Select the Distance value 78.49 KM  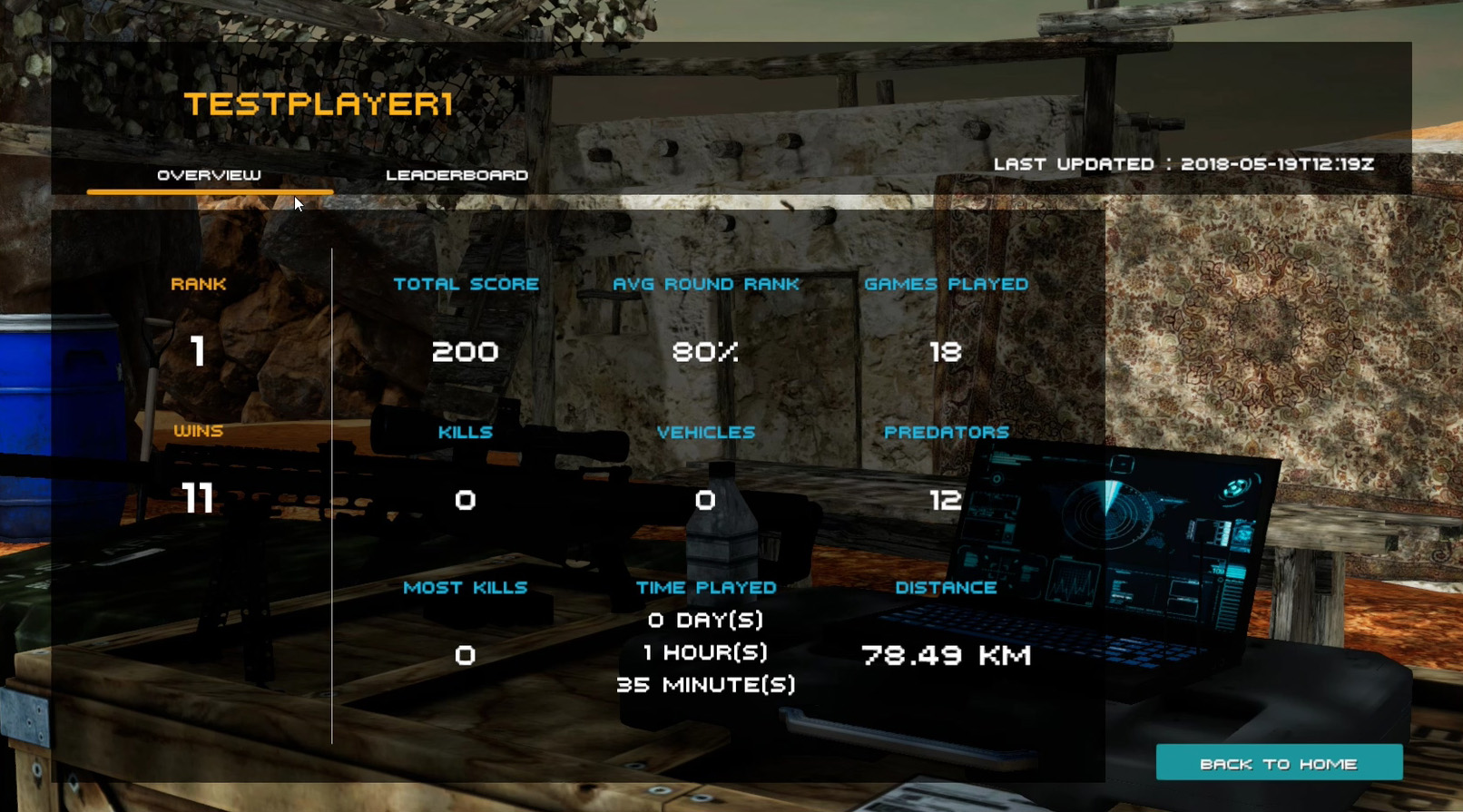945,655
